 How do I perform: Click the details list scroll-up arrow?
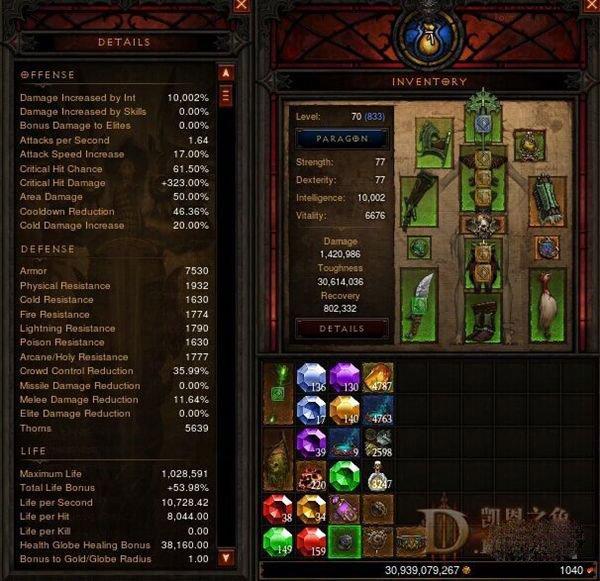click(226, 73)
